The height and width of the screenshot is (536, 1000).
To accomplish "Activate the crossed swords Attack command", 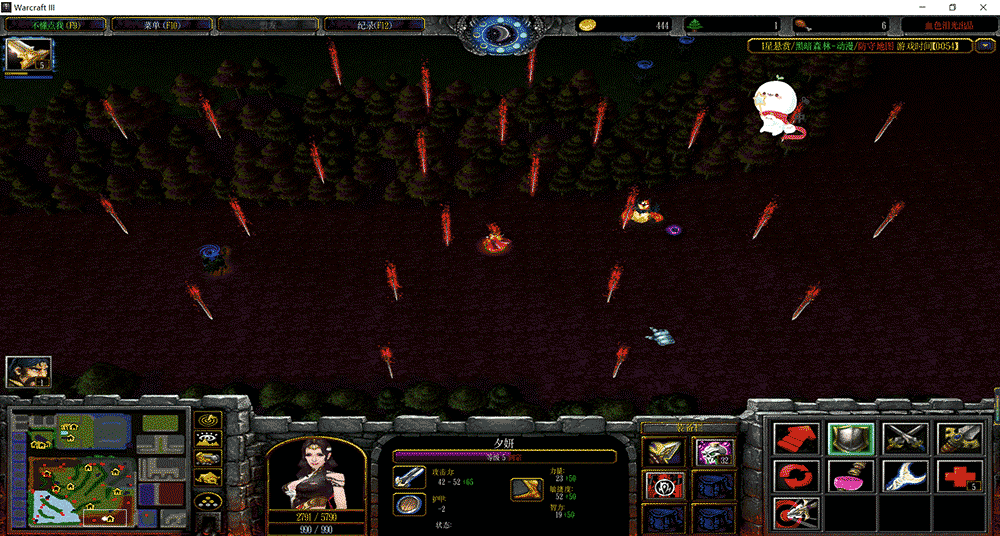I will (904, 439).
